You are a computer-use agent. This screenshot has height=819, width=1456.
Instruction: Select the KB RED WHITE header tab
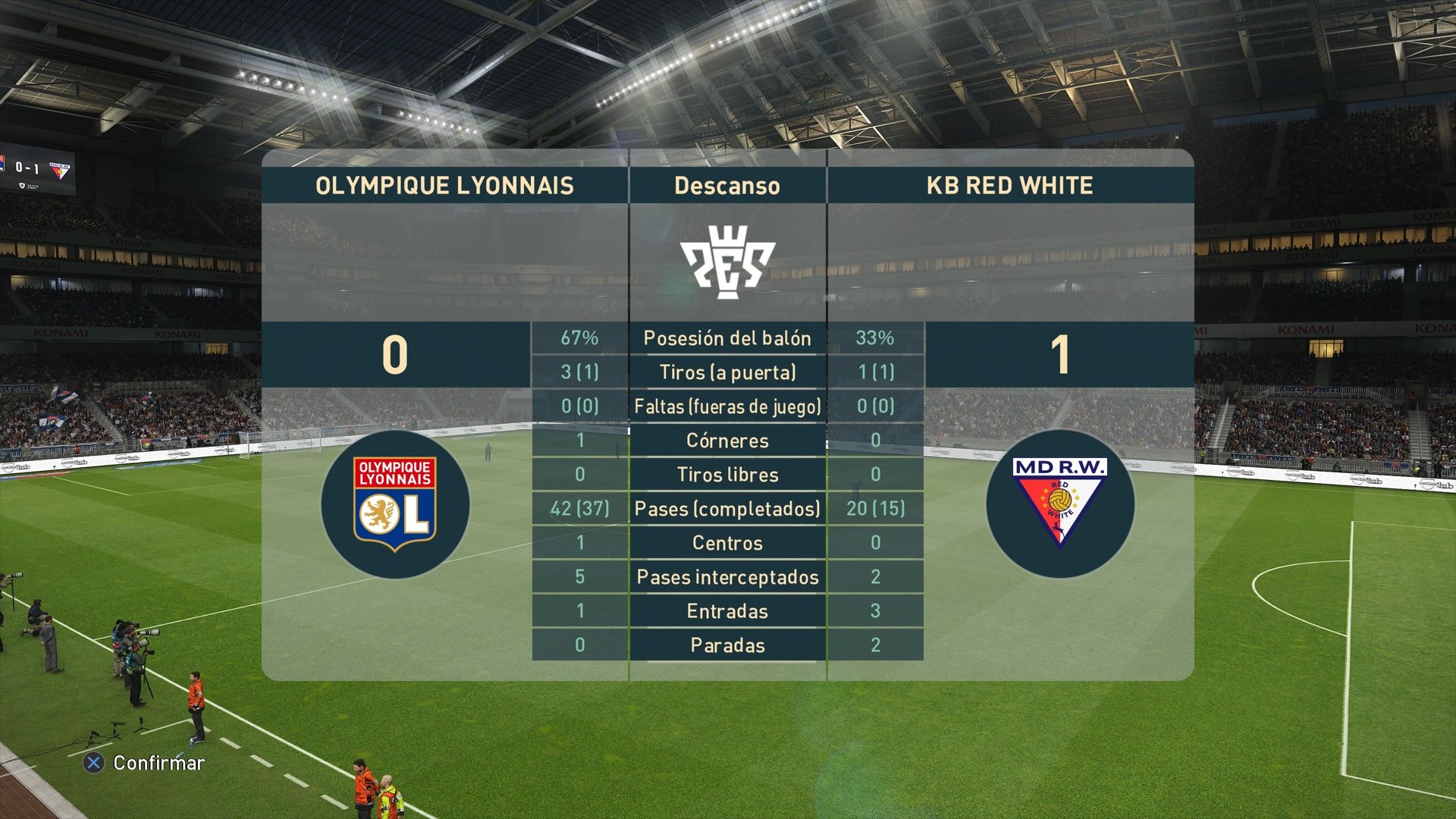click(x=1012, y=184)
